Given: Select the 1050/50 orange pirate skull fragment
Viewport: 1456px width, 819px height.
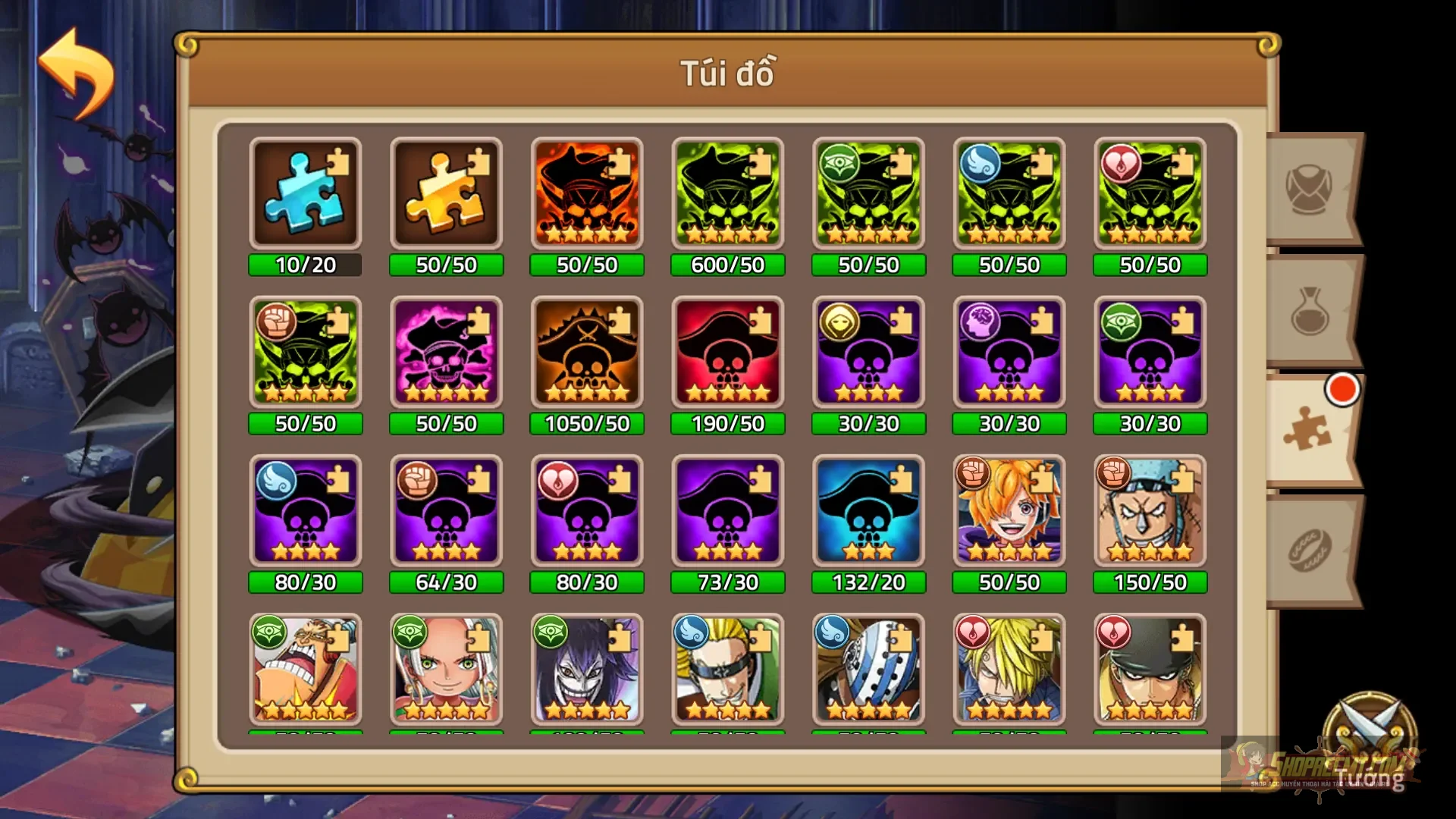Looking at the screenshot, I should [x=587, y=353].
